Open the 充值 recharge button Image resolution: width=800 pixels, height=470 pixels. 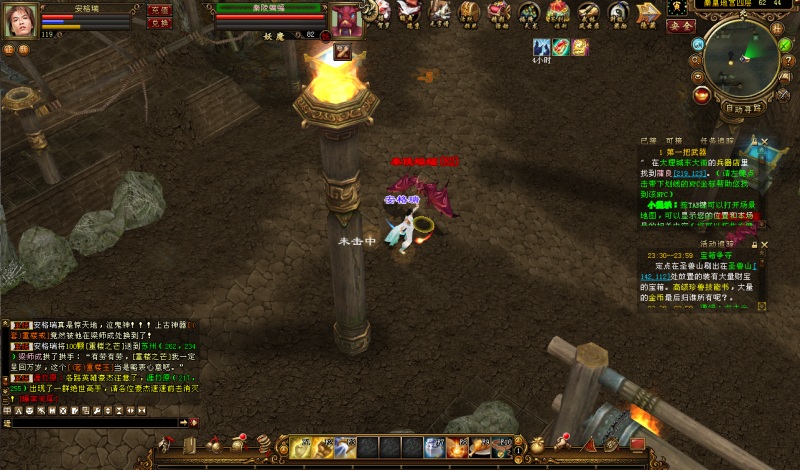click(x=159, y=9)
